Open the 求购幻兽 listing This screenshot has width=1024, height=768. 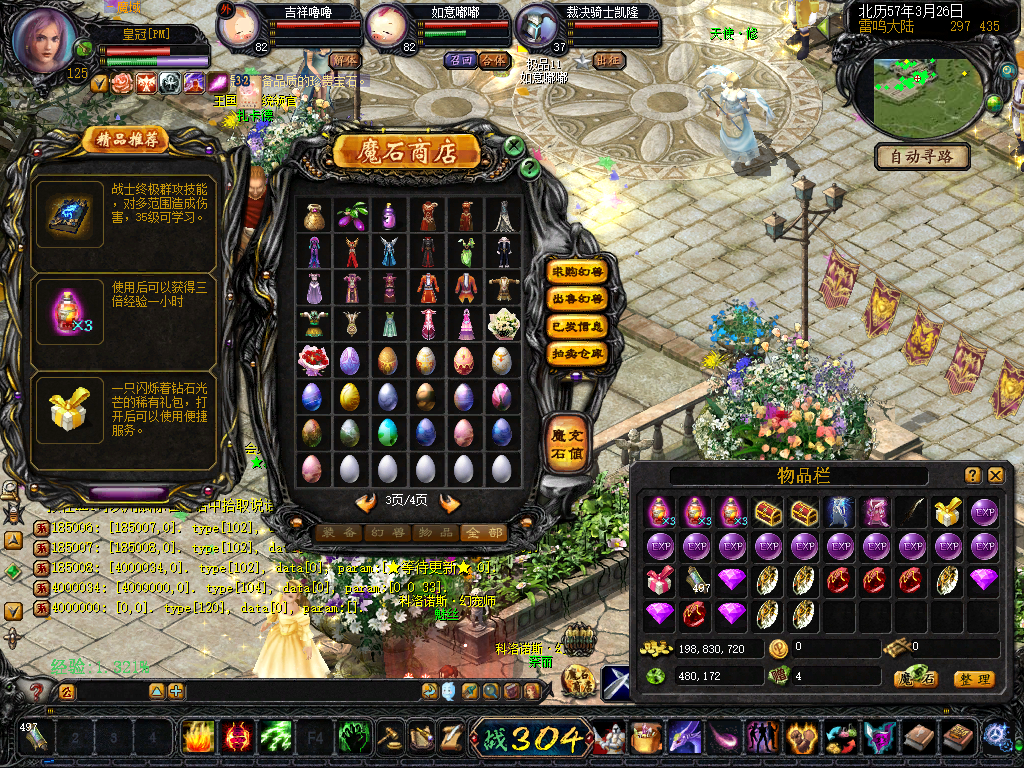click(x=578, y=271)
